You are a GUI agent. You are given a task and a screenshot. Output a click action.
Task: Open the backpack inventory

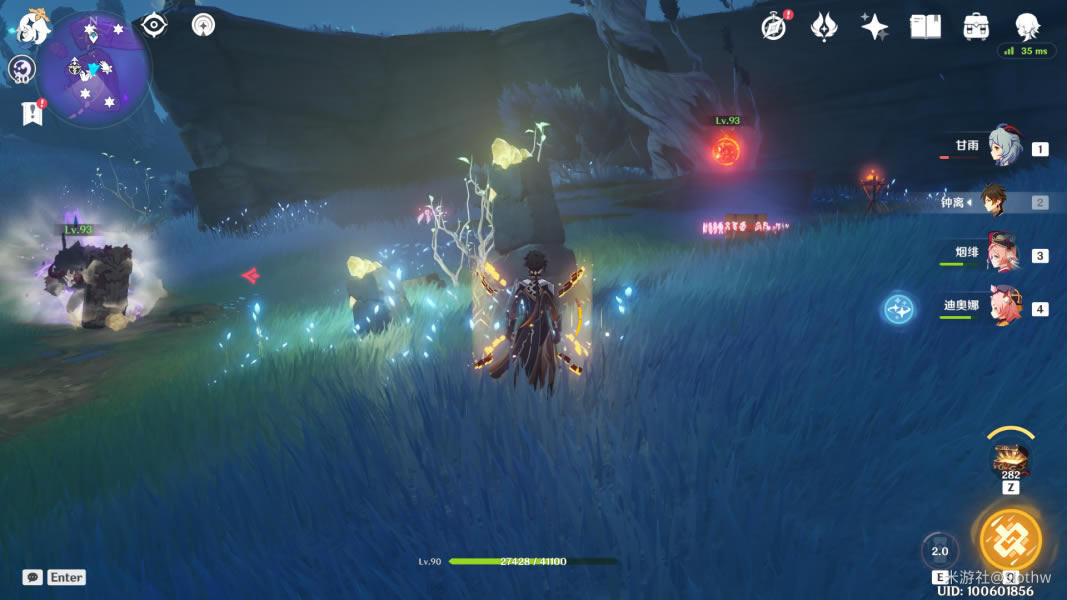(x=976, y=27)
